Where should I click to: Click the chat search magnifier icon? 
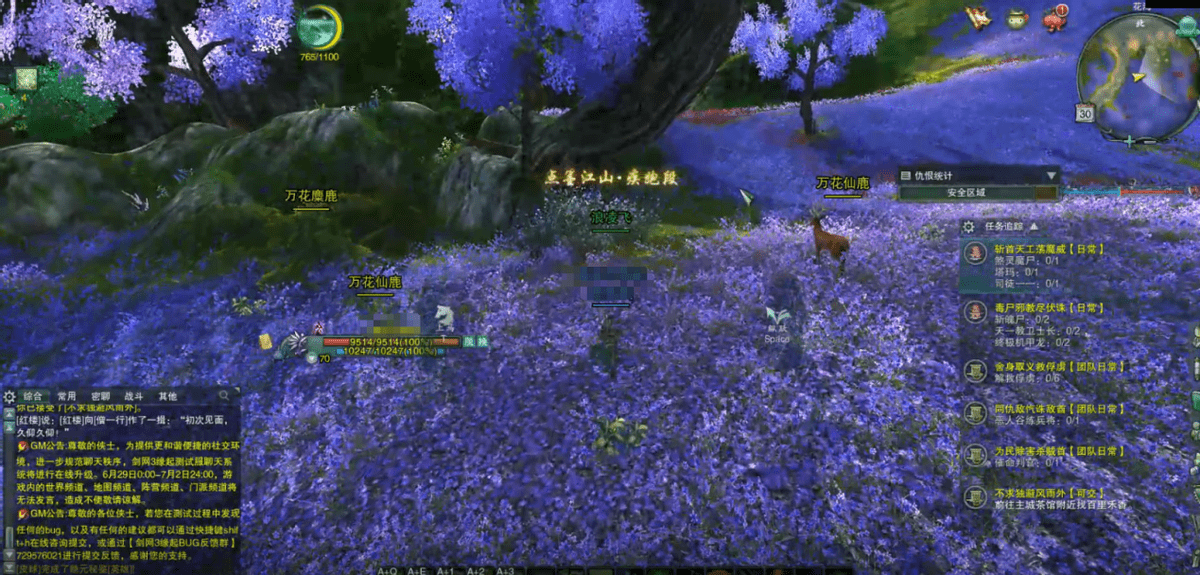click(x=224, y=396)
